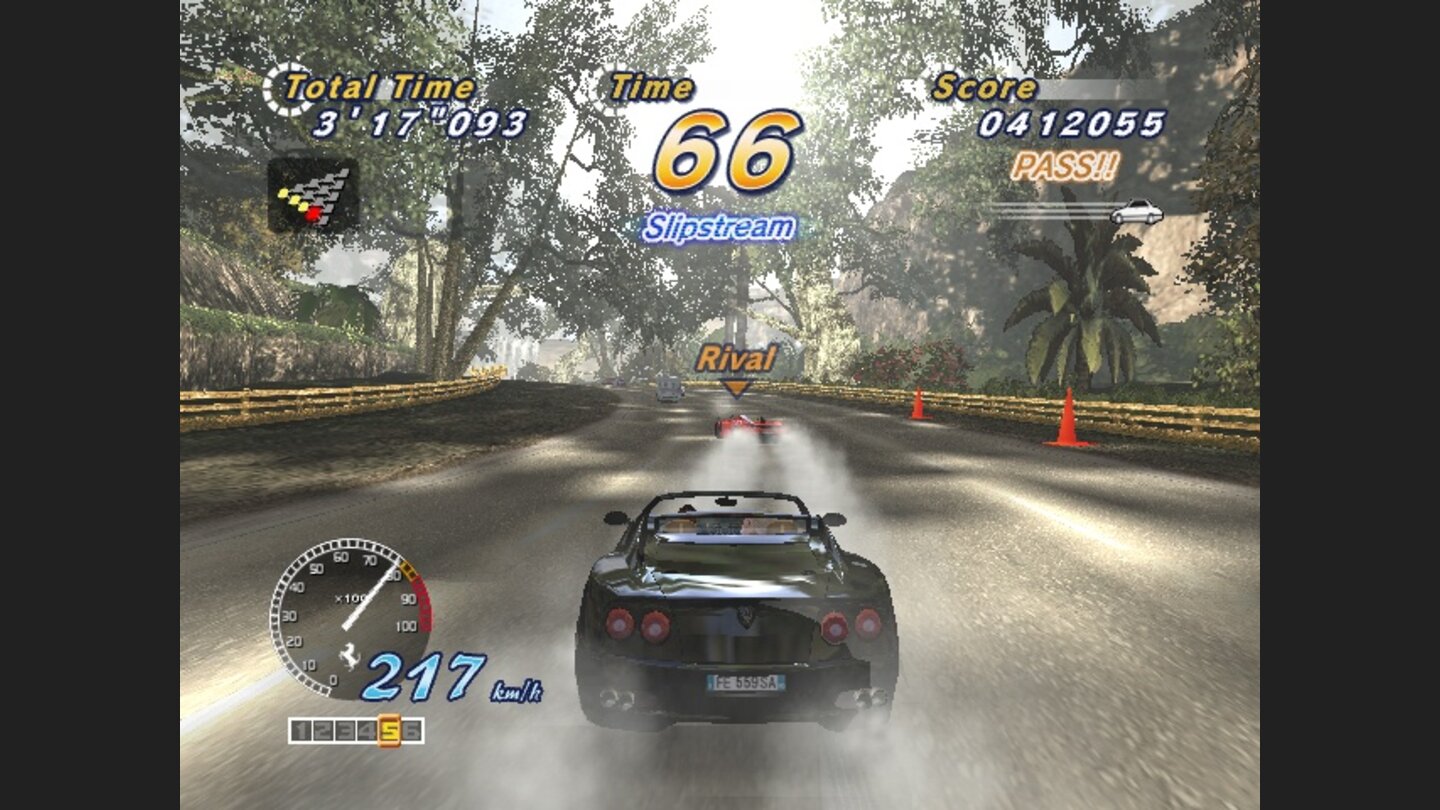Toggle the highlighted gear 5 indicator
The height and width of the screenshot is (810, 1440).
(x=391, y=728)
